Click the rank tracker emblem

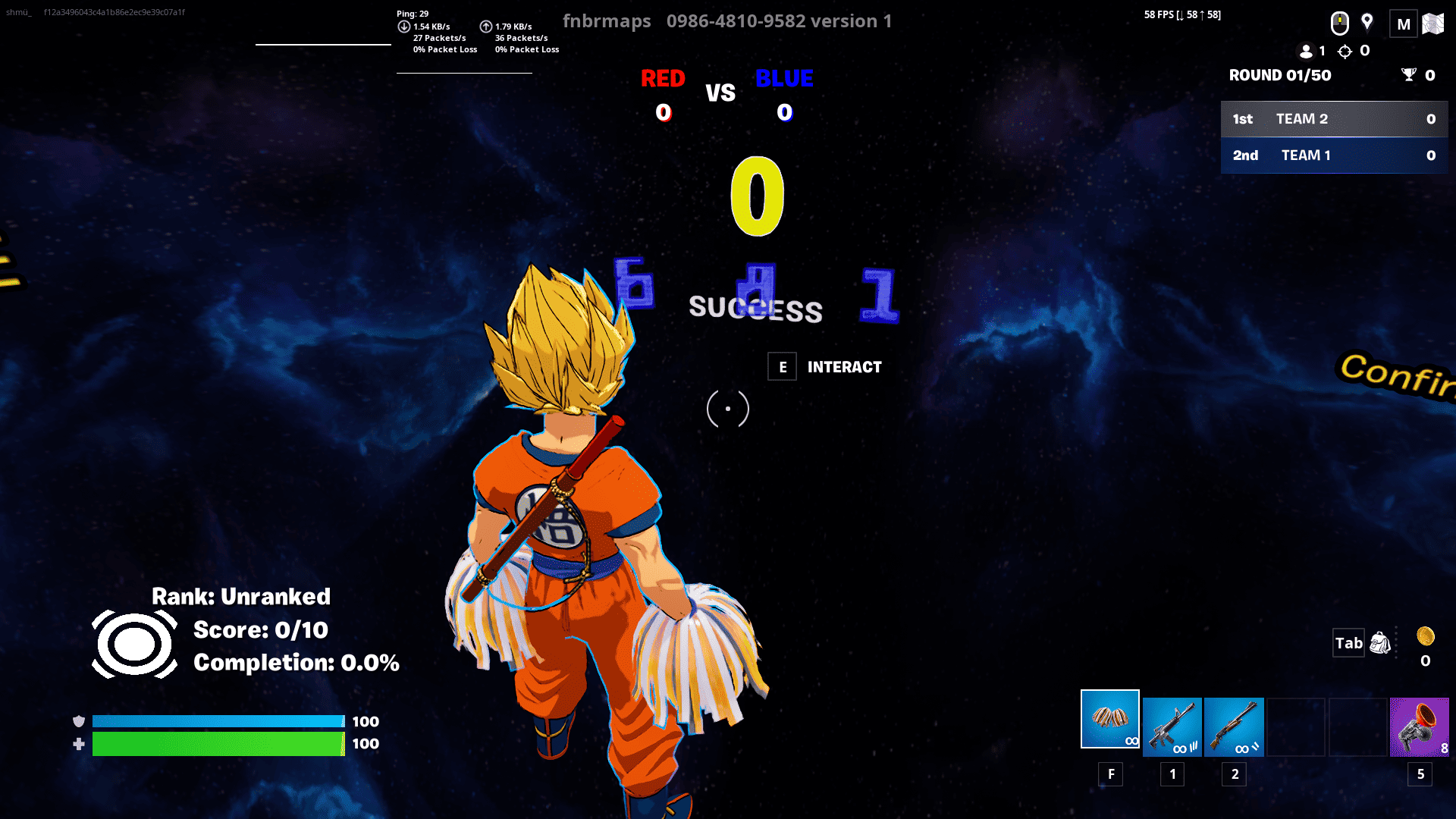[135, 645]
